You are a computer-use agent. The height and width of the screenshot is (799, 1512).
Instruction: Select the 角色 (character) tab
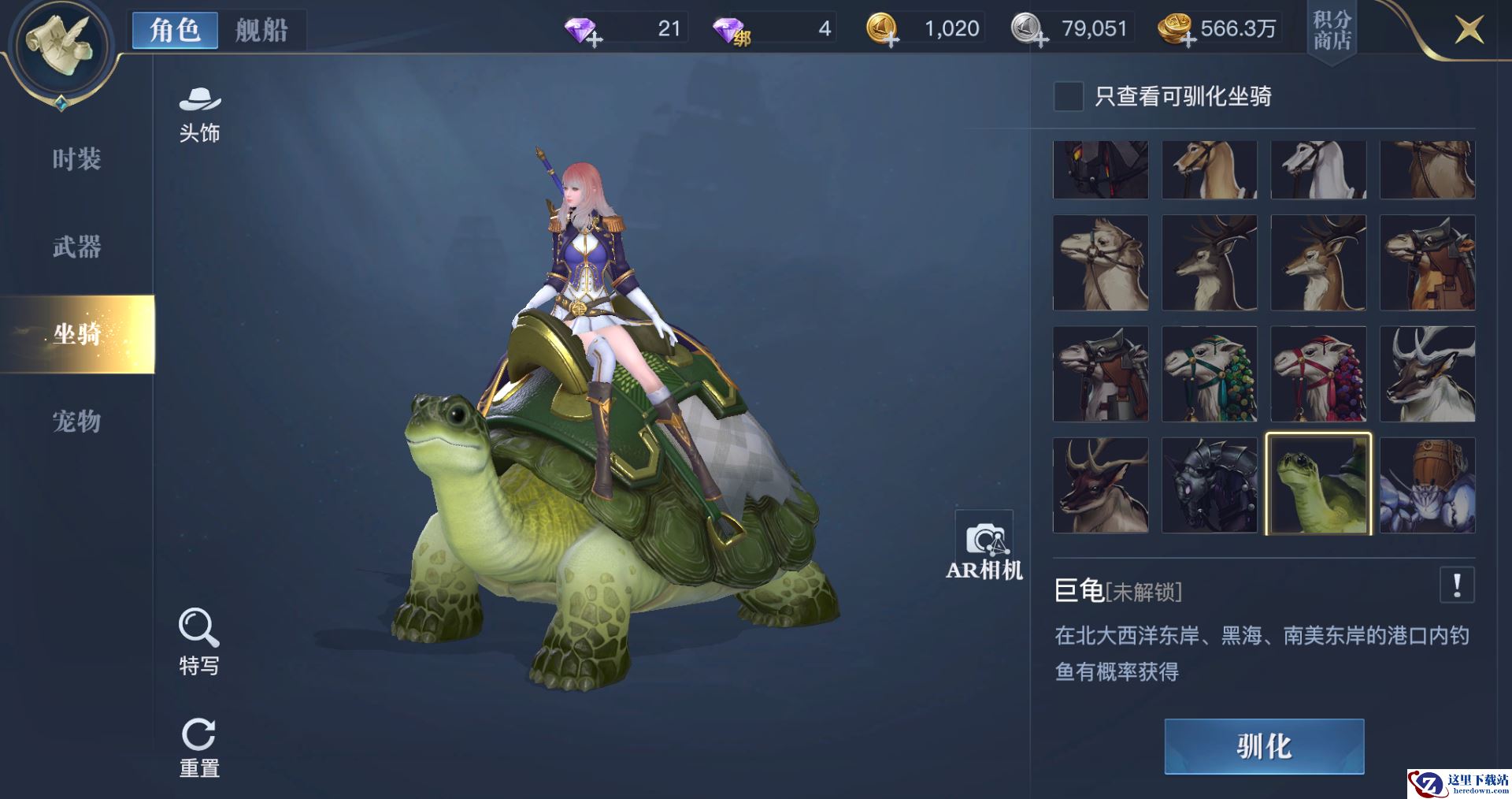point(175,31)
